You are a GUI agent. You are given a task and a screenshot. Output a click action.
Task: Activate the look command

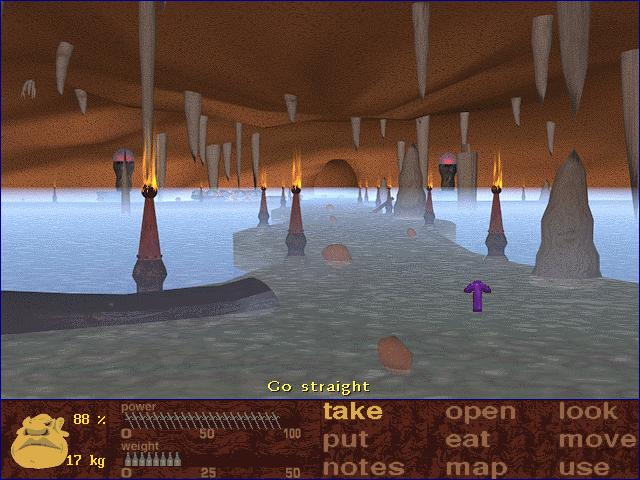tap(588, 411)
